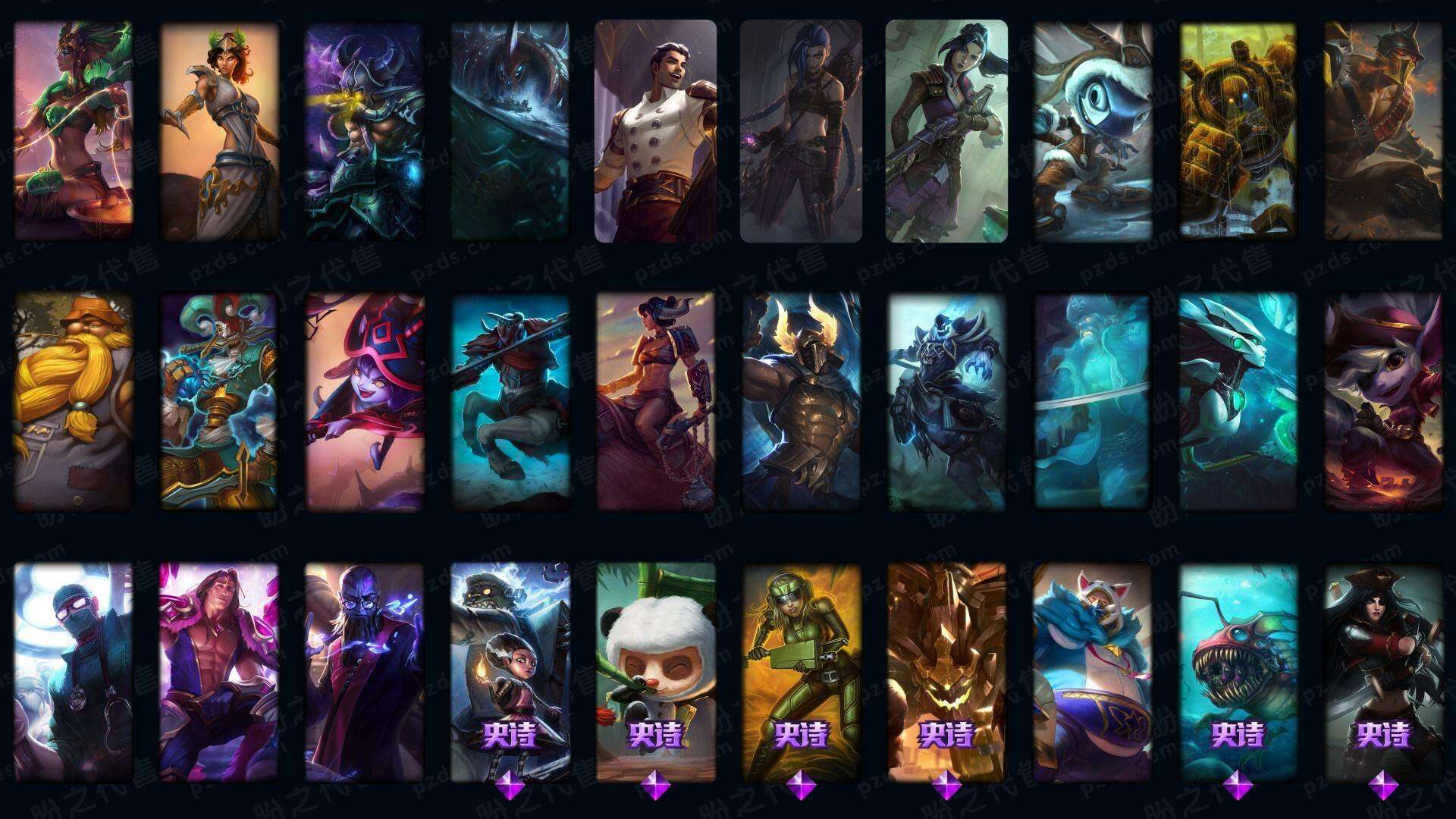The height and width of the screenshot is (819, 1456).
Task: Choose the ghostly teal pirate card
Action: click(x=1092, y=402)
